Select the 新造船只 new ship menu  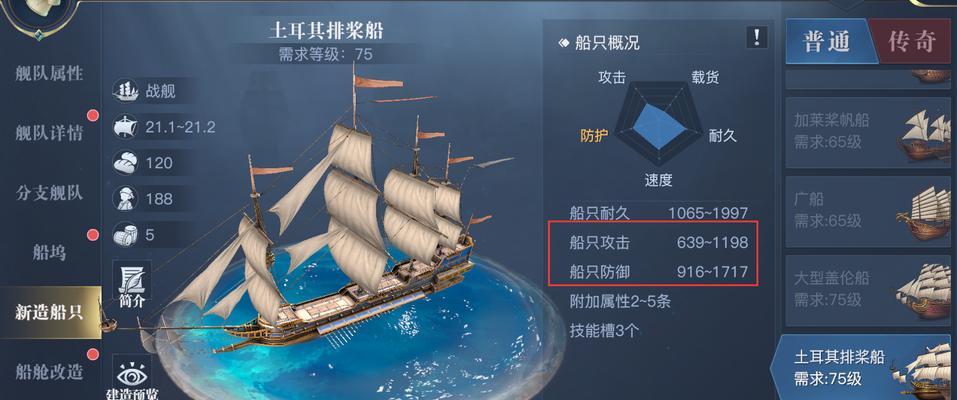[48, 311]
